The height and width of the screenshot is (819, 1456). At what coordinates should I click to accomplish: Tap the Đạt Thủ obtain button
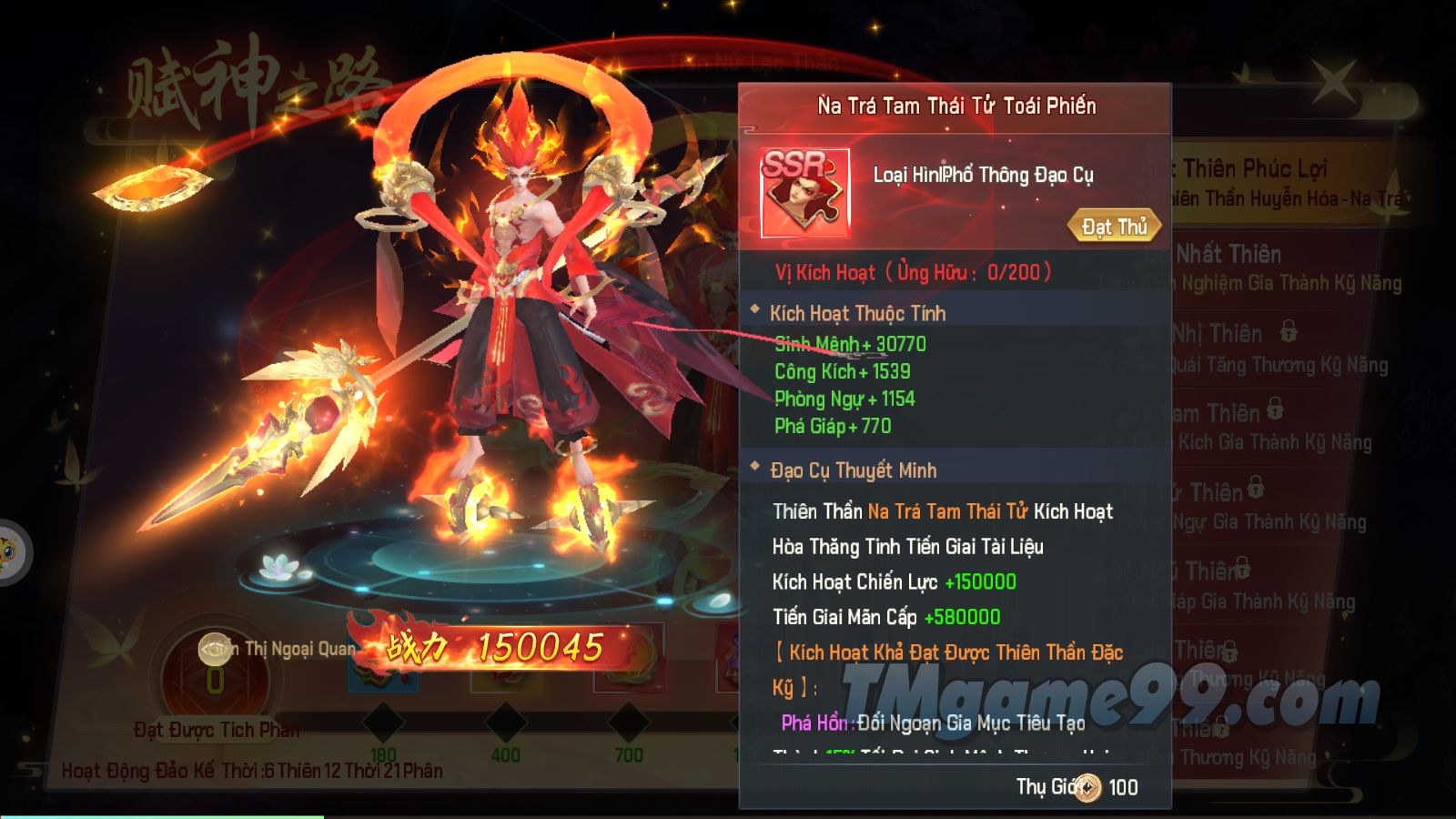click(x=1114, y=227)
